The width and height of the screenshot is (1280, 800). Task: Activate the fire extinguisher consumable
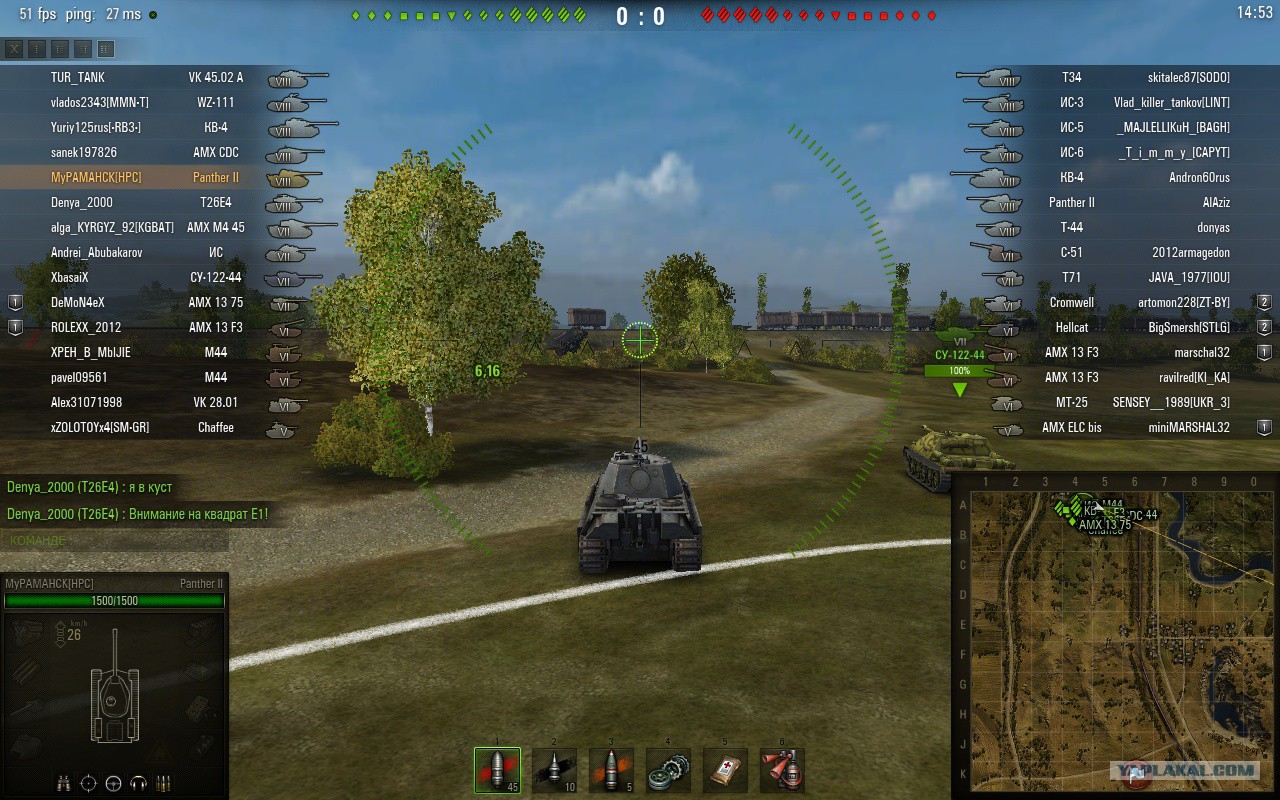(x=782, y=770)
